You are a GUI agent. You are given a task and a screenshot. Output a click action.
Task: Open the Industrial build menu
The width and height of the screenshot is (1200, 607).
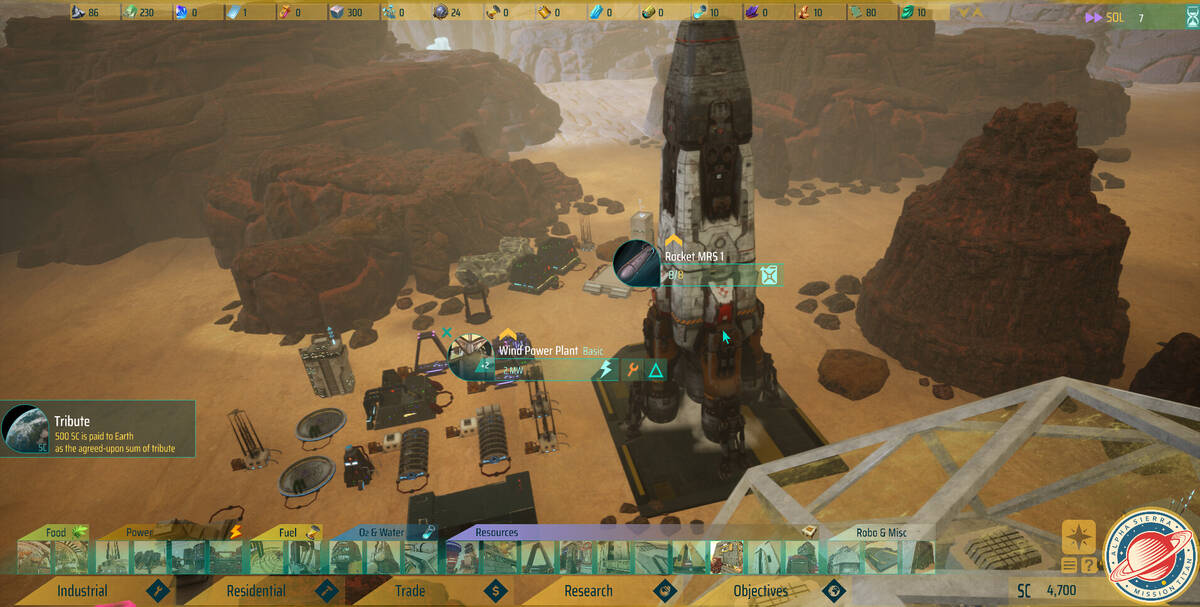point(83,591)
